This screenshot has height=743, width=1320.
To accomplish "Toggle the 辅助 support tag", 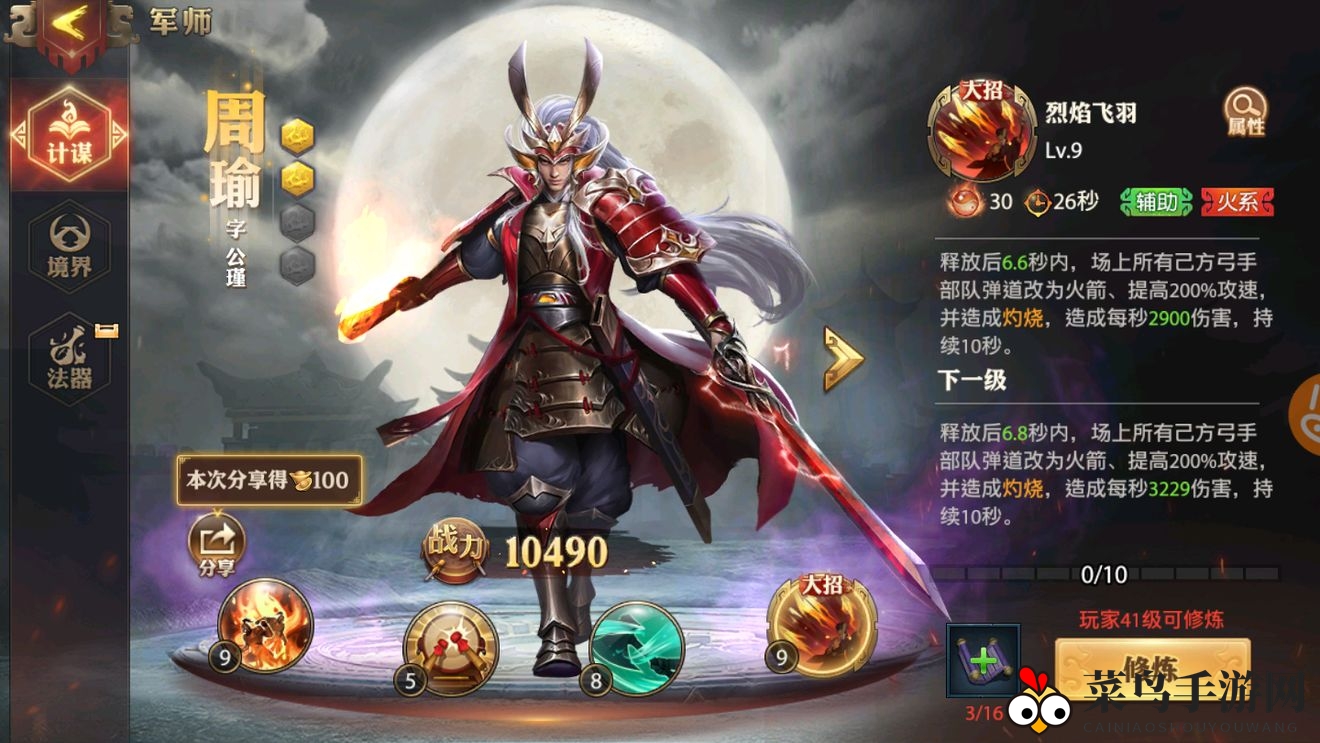I will [x=1153, y=202].
